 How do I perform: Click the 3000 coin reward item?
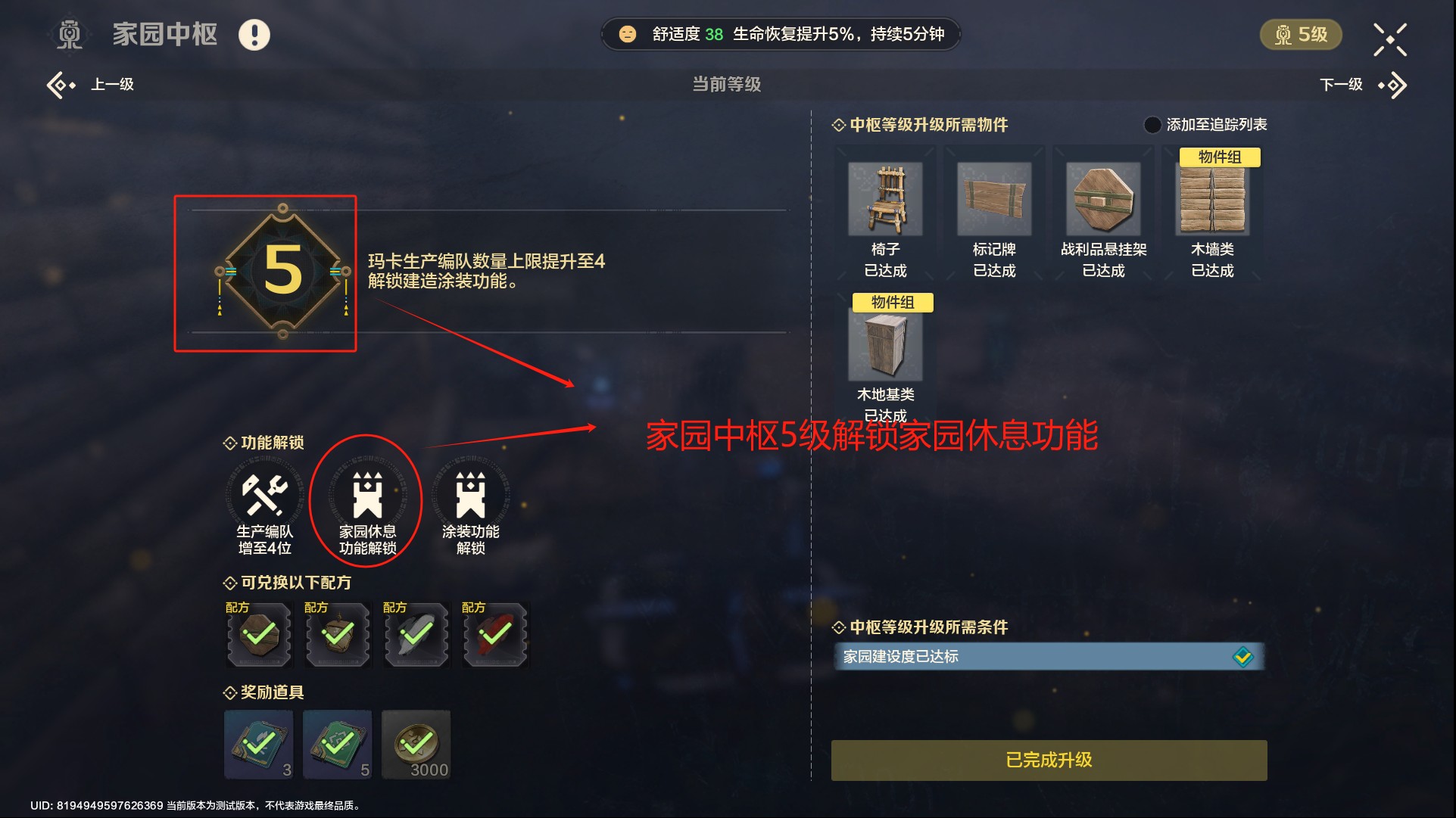click(x=416, y=744)
